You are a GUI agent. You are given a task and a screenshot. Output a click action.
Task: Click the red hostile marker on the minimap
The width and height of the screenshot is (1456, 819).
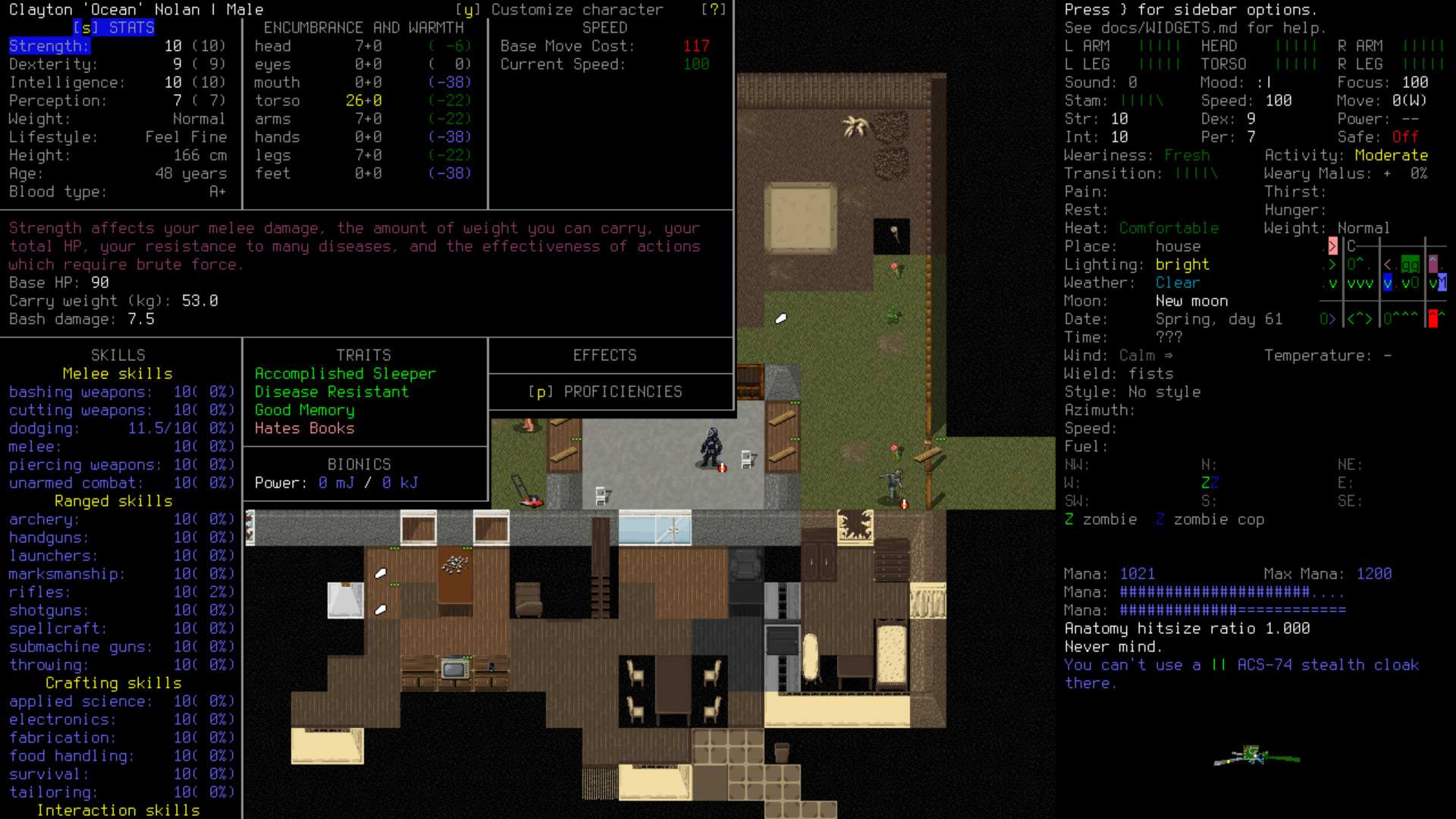(x=1434, y=318)
